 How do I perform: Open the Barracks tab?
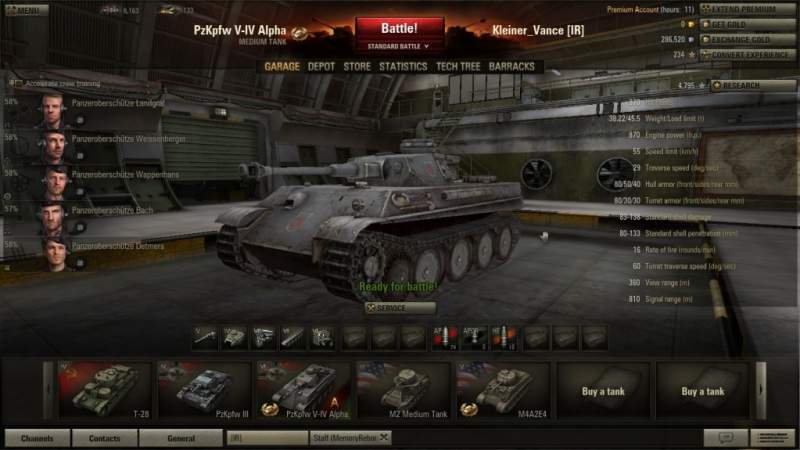click(512, 67)
